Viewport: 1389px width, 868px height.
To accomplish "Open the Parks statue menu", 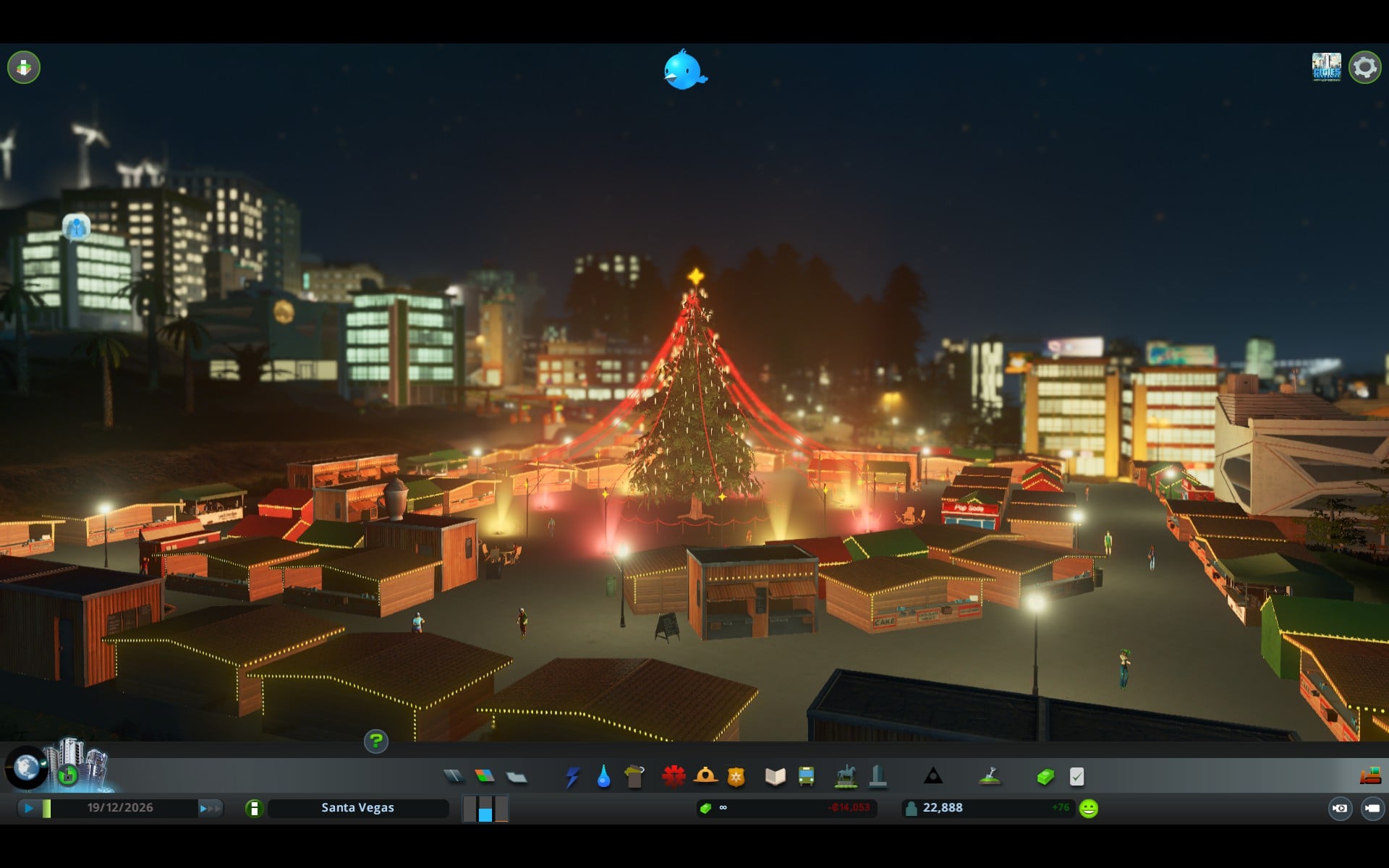I will (x=846, y=777).
